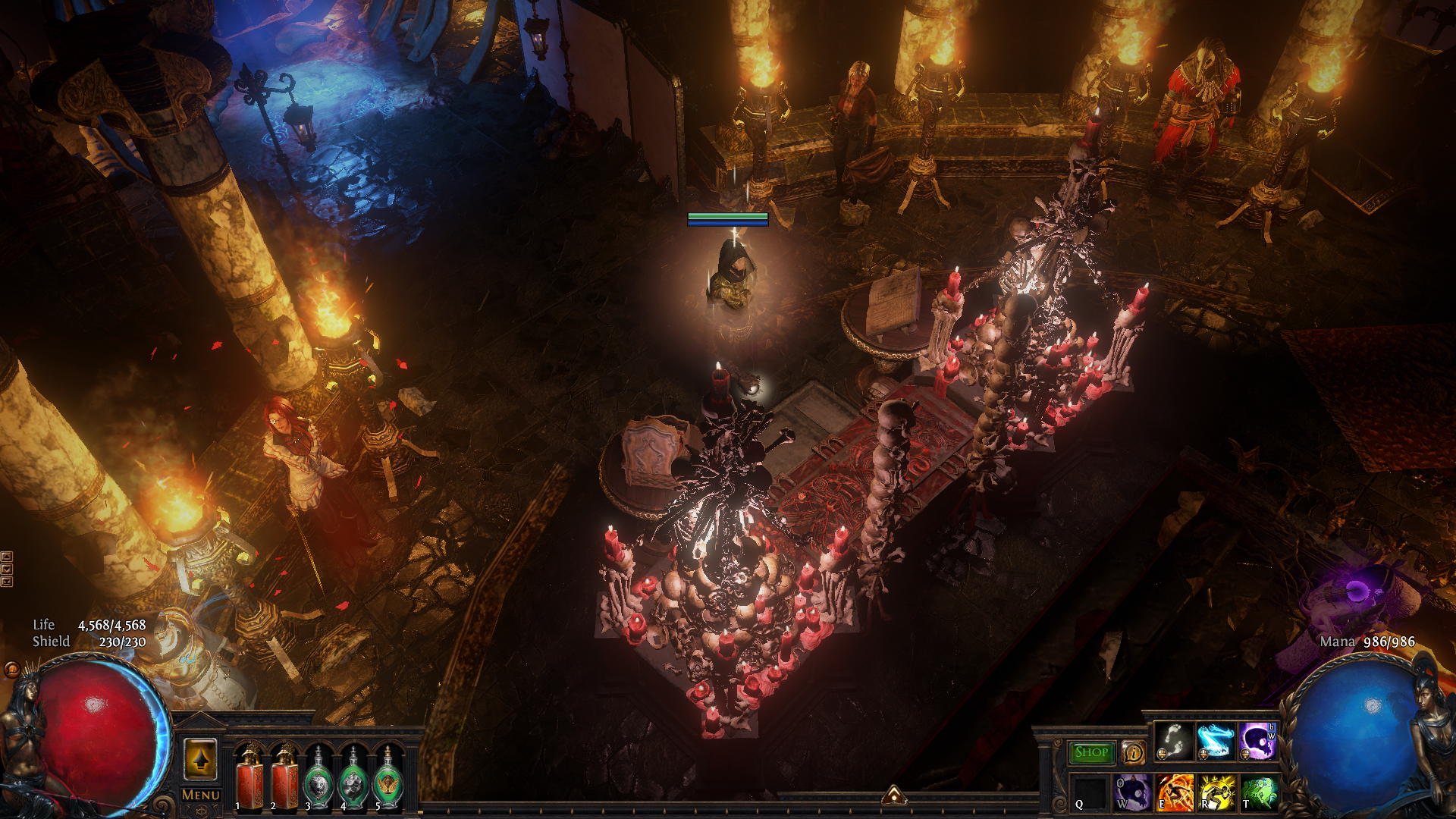Image resolution: width=1456 pixels, height=819 pixels.
Task: Select the footprints movement skill
Action: [1174, 741]
